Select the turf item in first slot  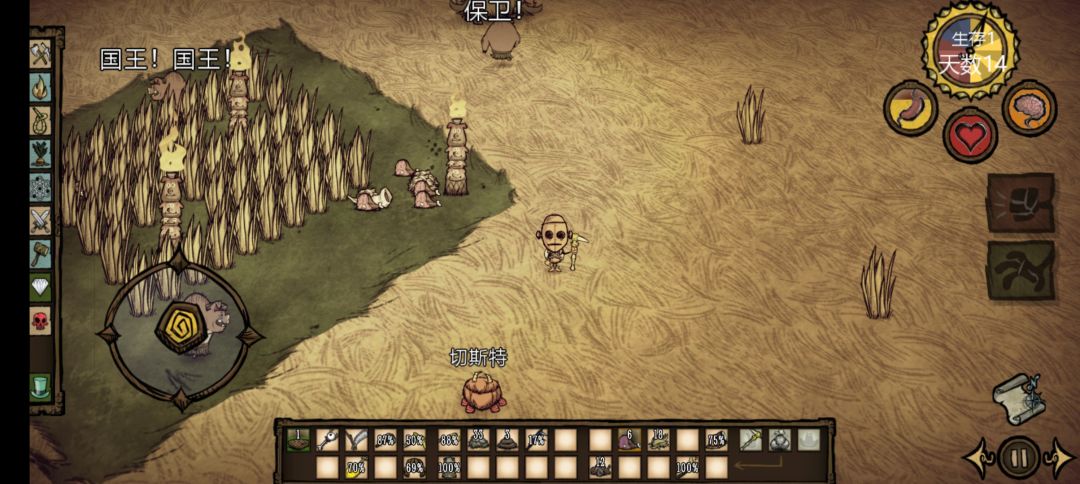tap(298, 439)
